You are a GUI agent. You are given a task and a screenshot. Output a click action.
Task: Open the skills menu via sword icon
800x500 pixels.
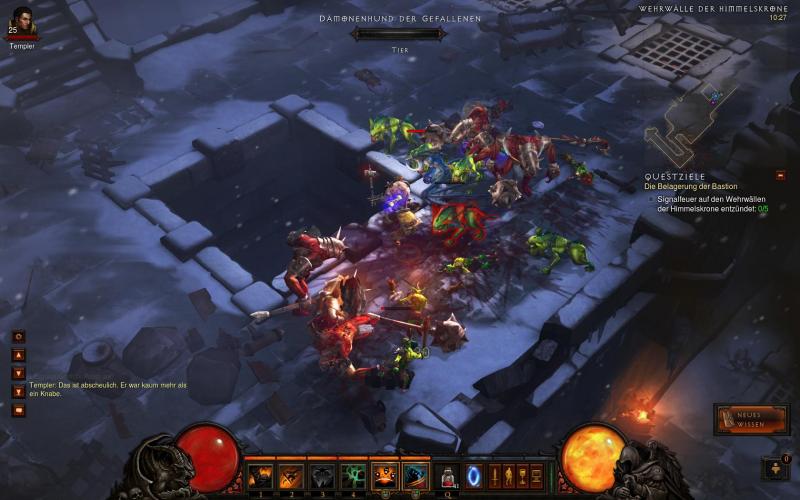(x=494, y=476)
